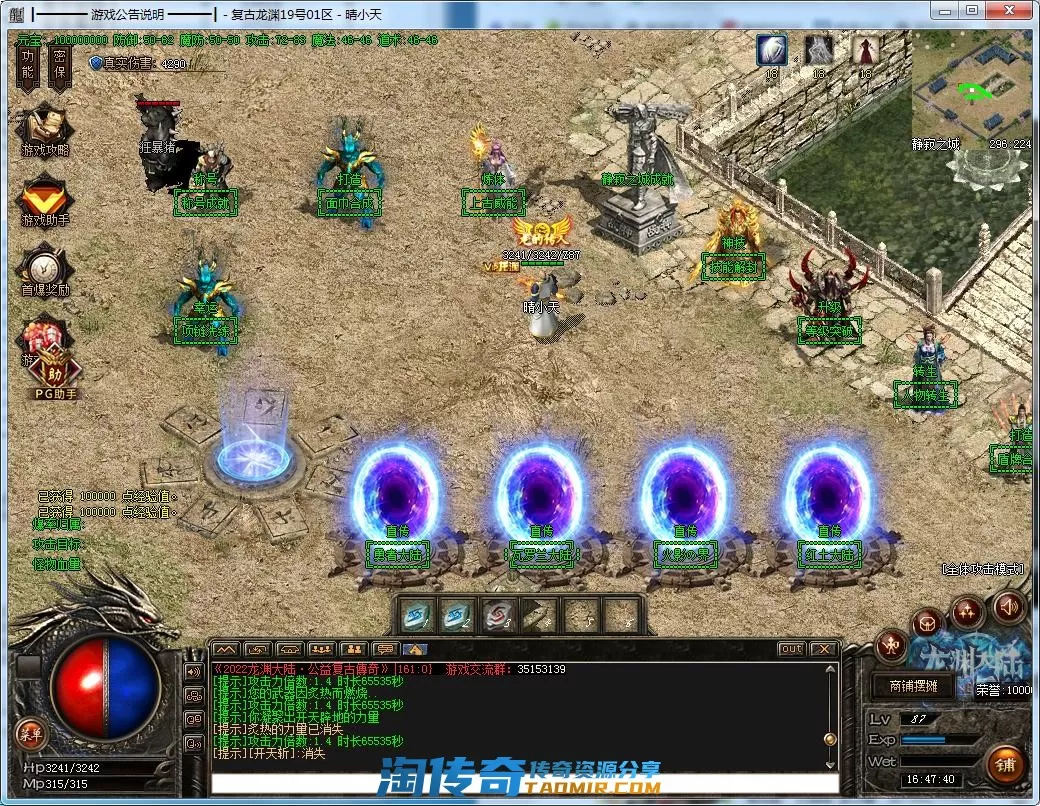Use the red swirl skill in slot 3

(499, 615)
